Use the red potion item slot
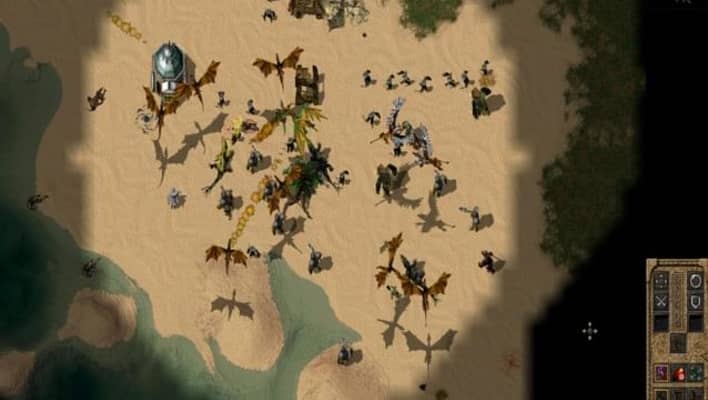Screen dimensions: 708x400 pyautogui.click(x=678, y=372)
